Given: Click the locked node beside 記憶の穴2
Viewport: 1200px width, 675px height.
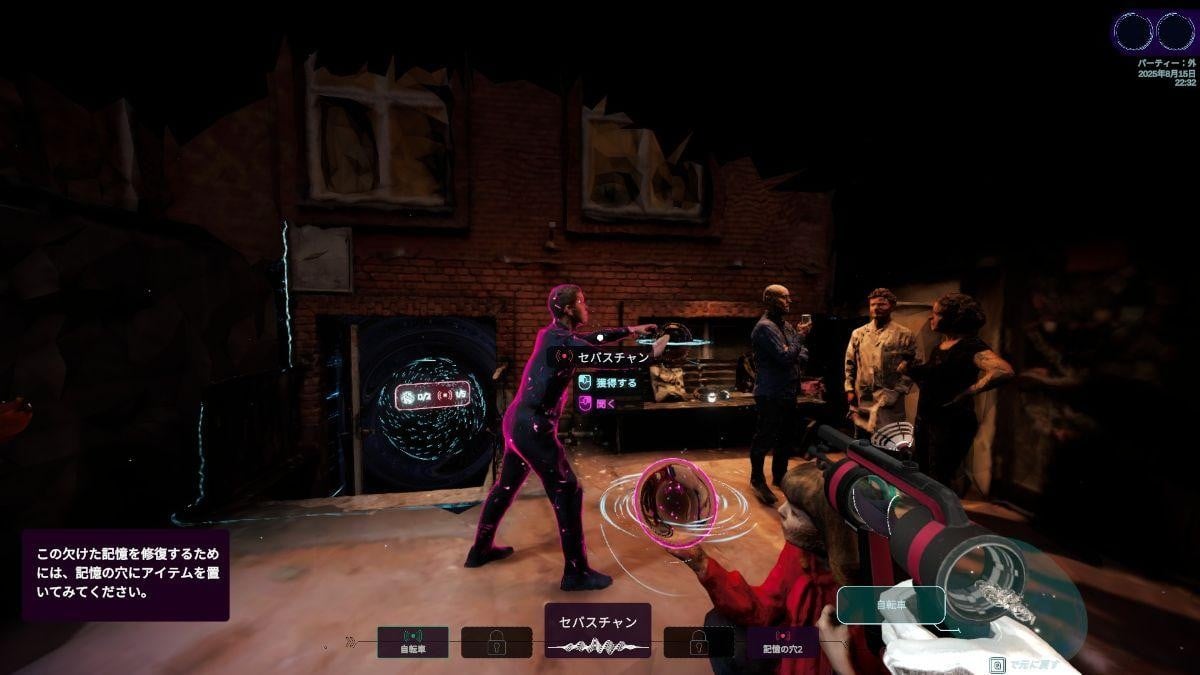Looking at the screenshot, I should [x=699, y=642].
